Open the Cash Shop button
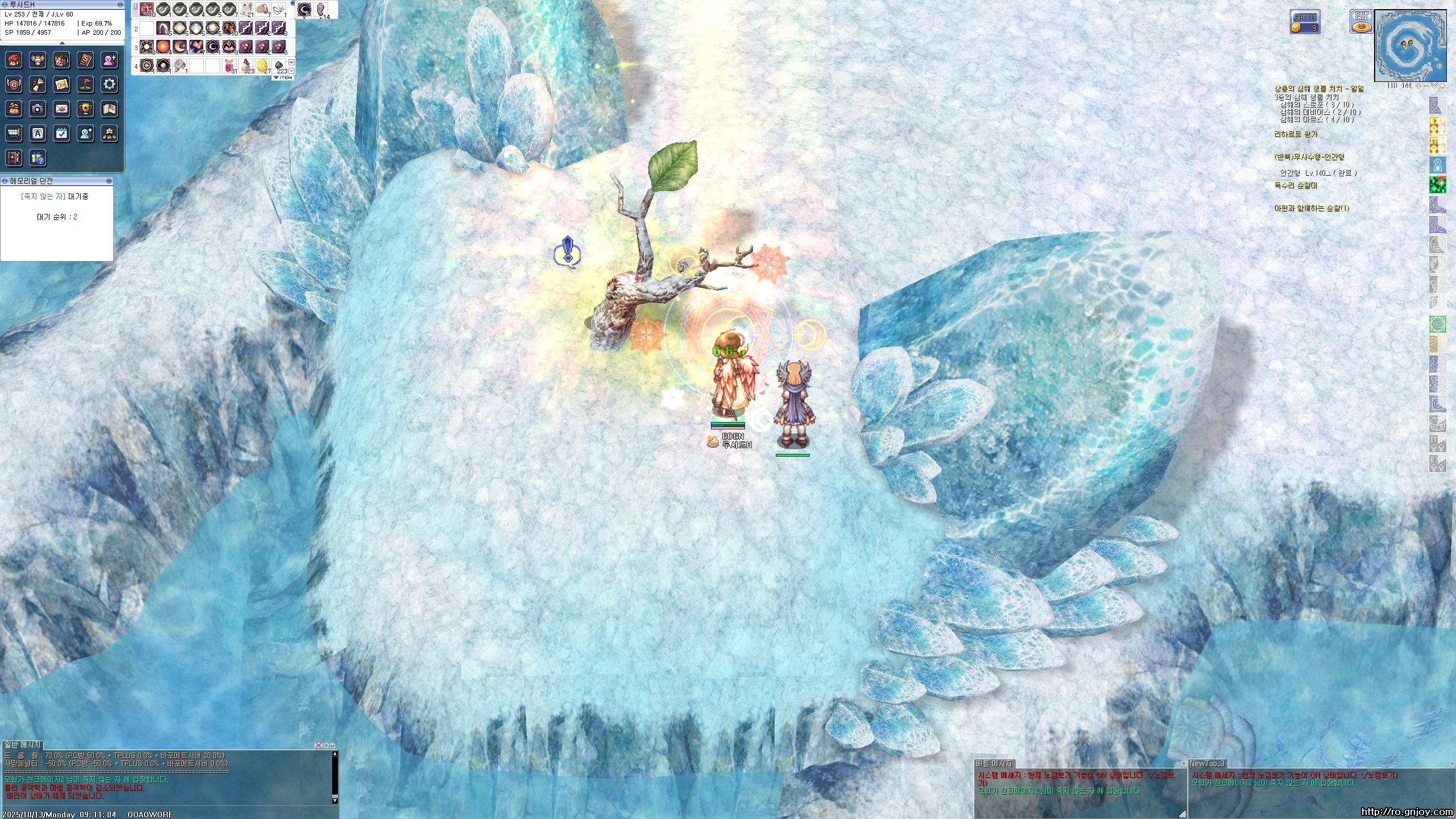 coord(1361,22)
